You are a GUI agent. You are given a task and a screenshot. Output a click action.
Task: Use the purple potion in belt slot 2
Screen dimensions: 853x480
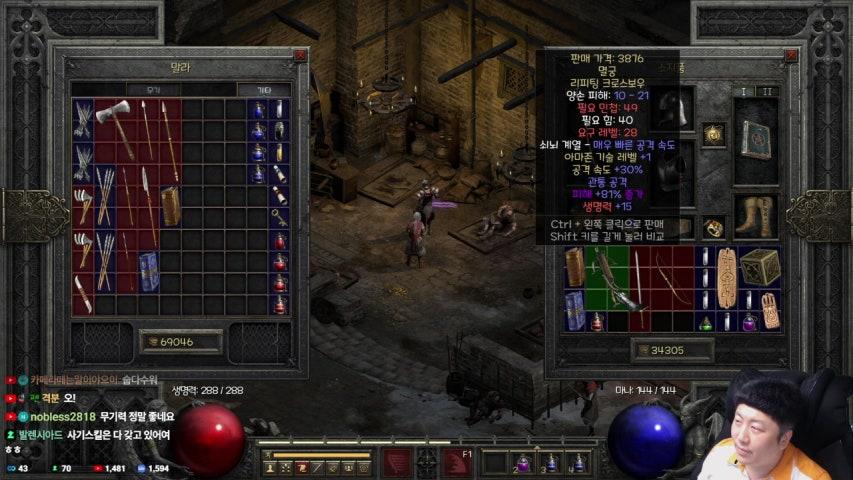[x=522, y=463]
